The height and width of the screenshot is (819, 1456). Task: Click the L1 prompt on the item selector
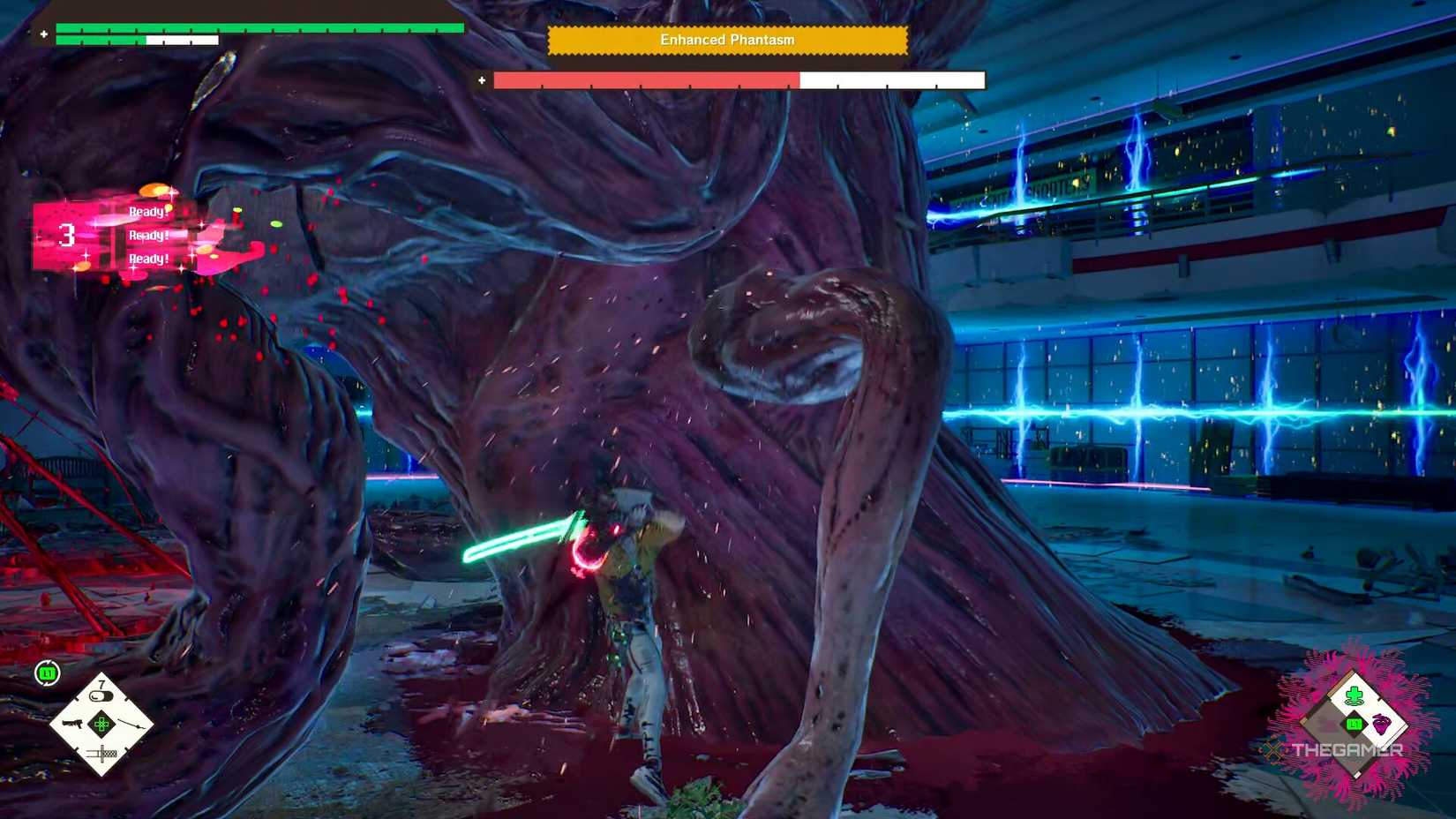click(1353, 724)
